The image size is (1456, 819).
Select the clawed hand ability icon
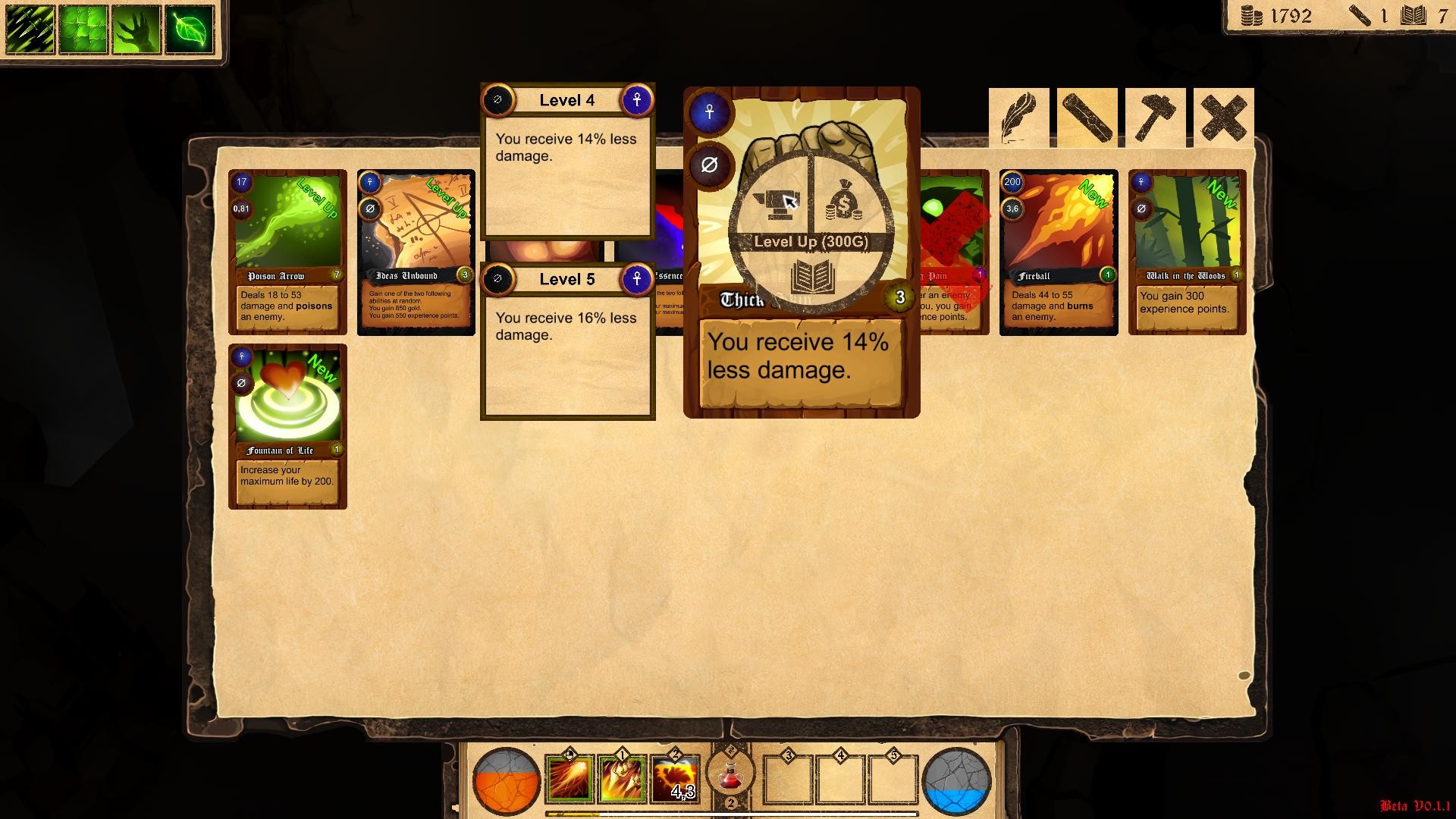click(136, 28)
